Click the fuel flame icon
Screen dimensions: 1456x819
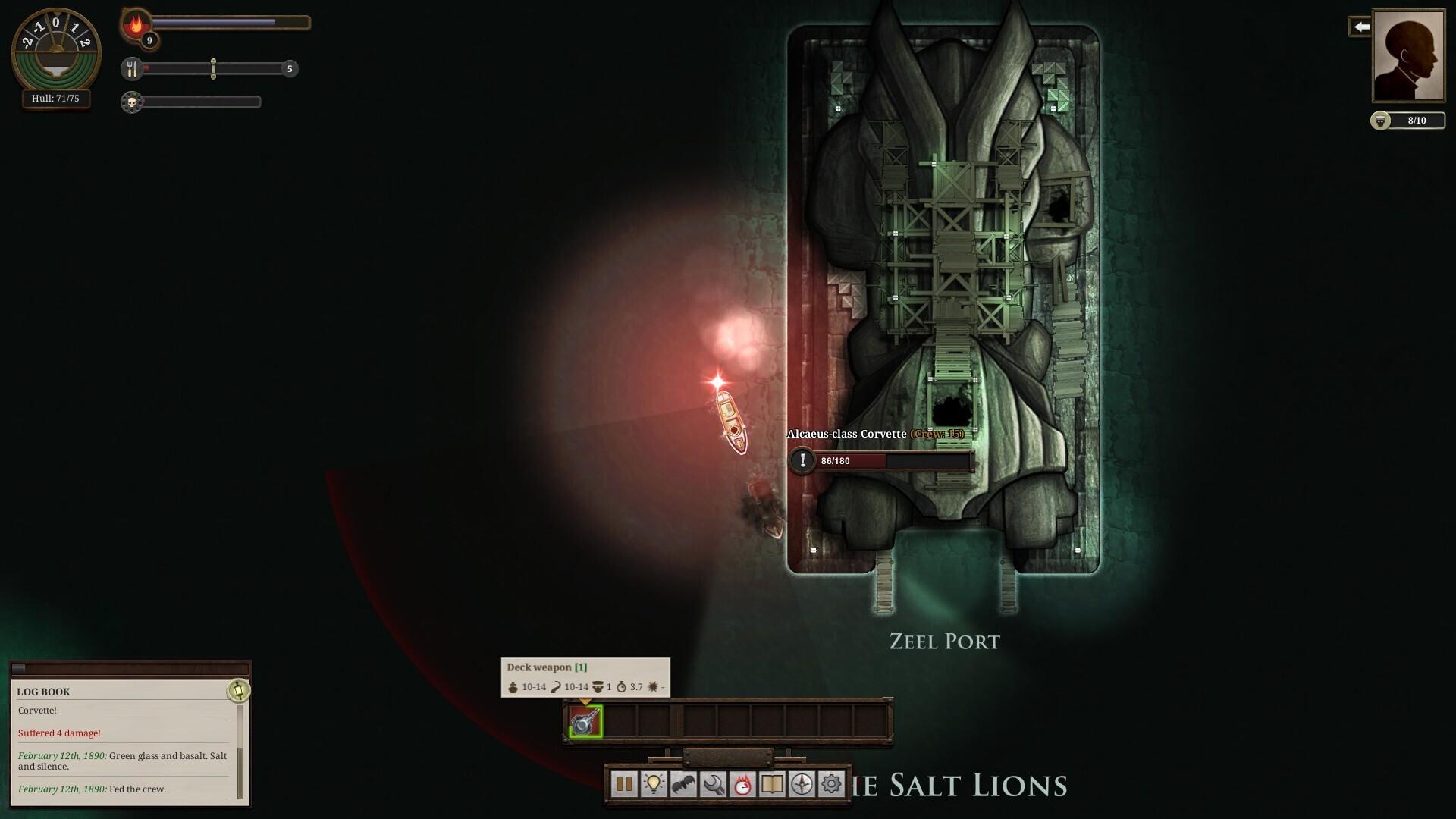tap(136, 24)
